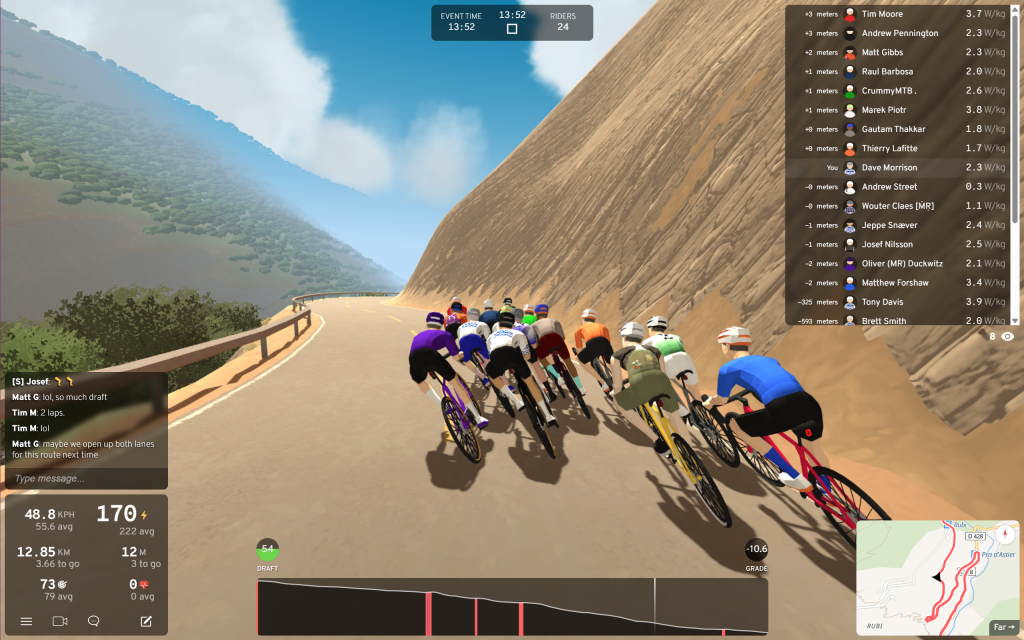The image size is (1024, 640).
Task: Click the edit pencil icon
Action: click(146, 621)
